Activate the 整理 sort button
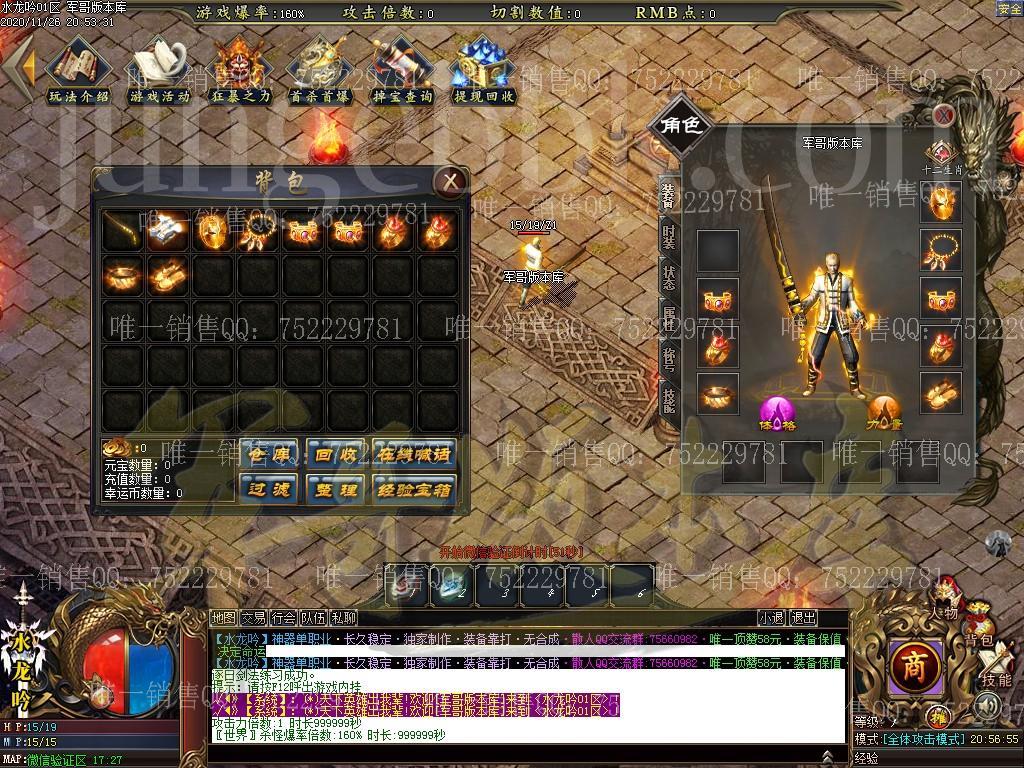The height and width of the screenshot is (768, 1024). 333,489
